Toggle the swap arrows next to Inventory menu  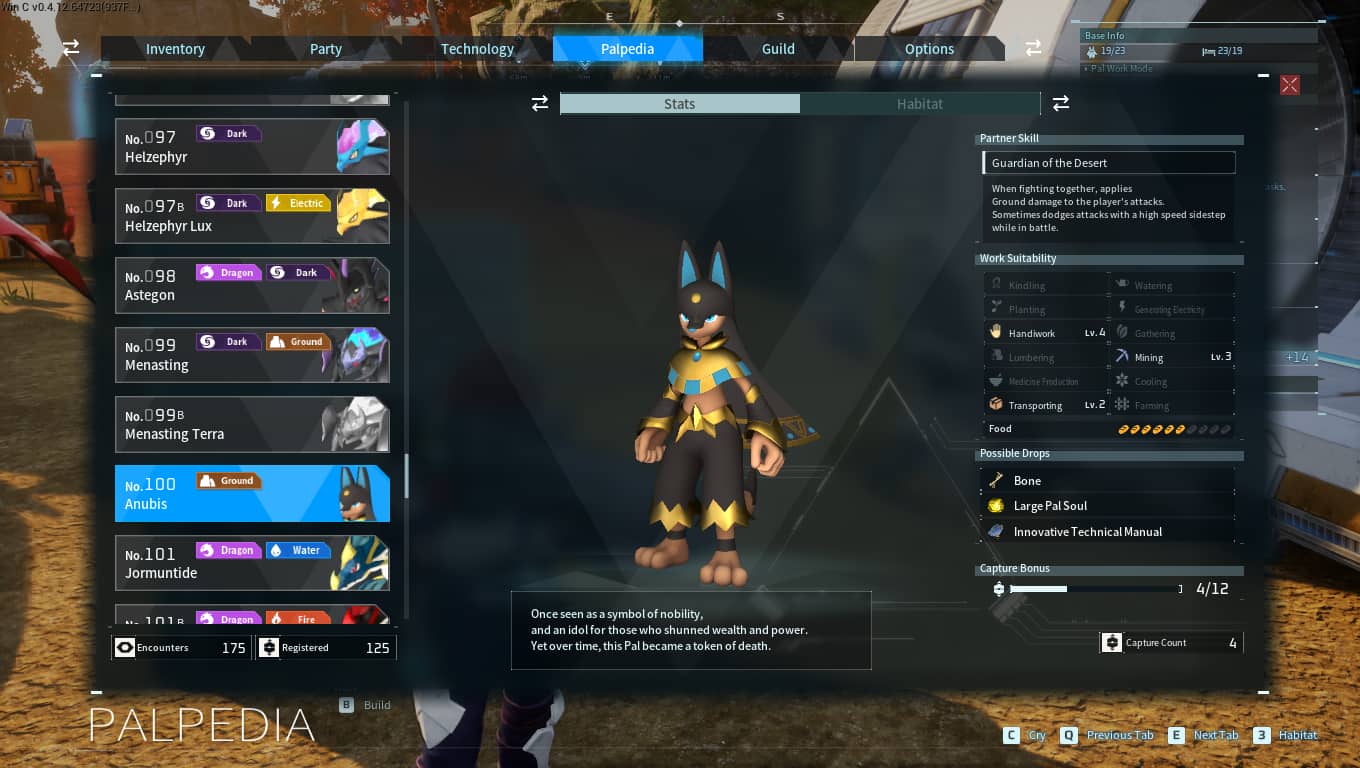(69, 47)
